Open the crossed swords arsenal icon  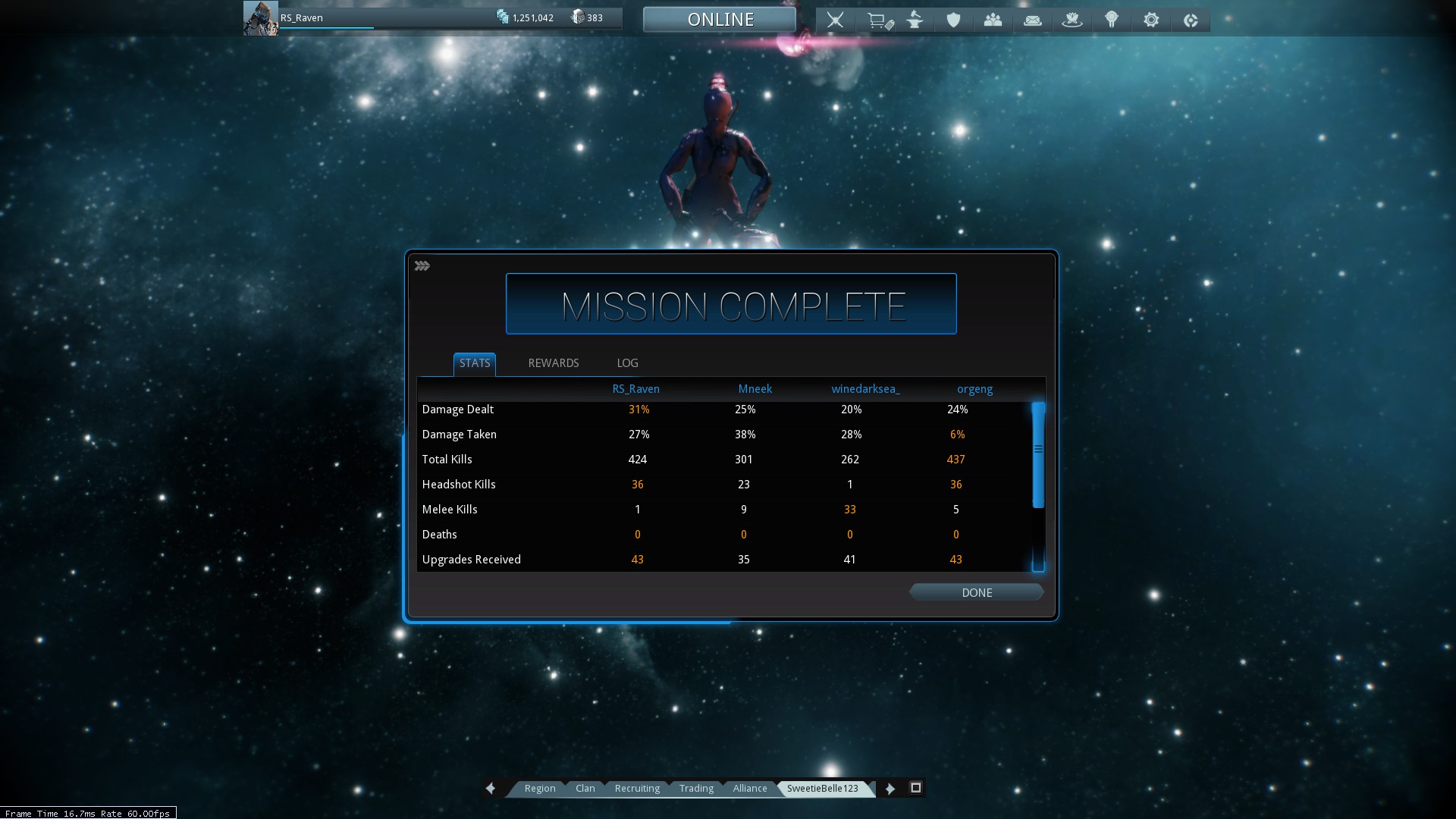point(835,20)
